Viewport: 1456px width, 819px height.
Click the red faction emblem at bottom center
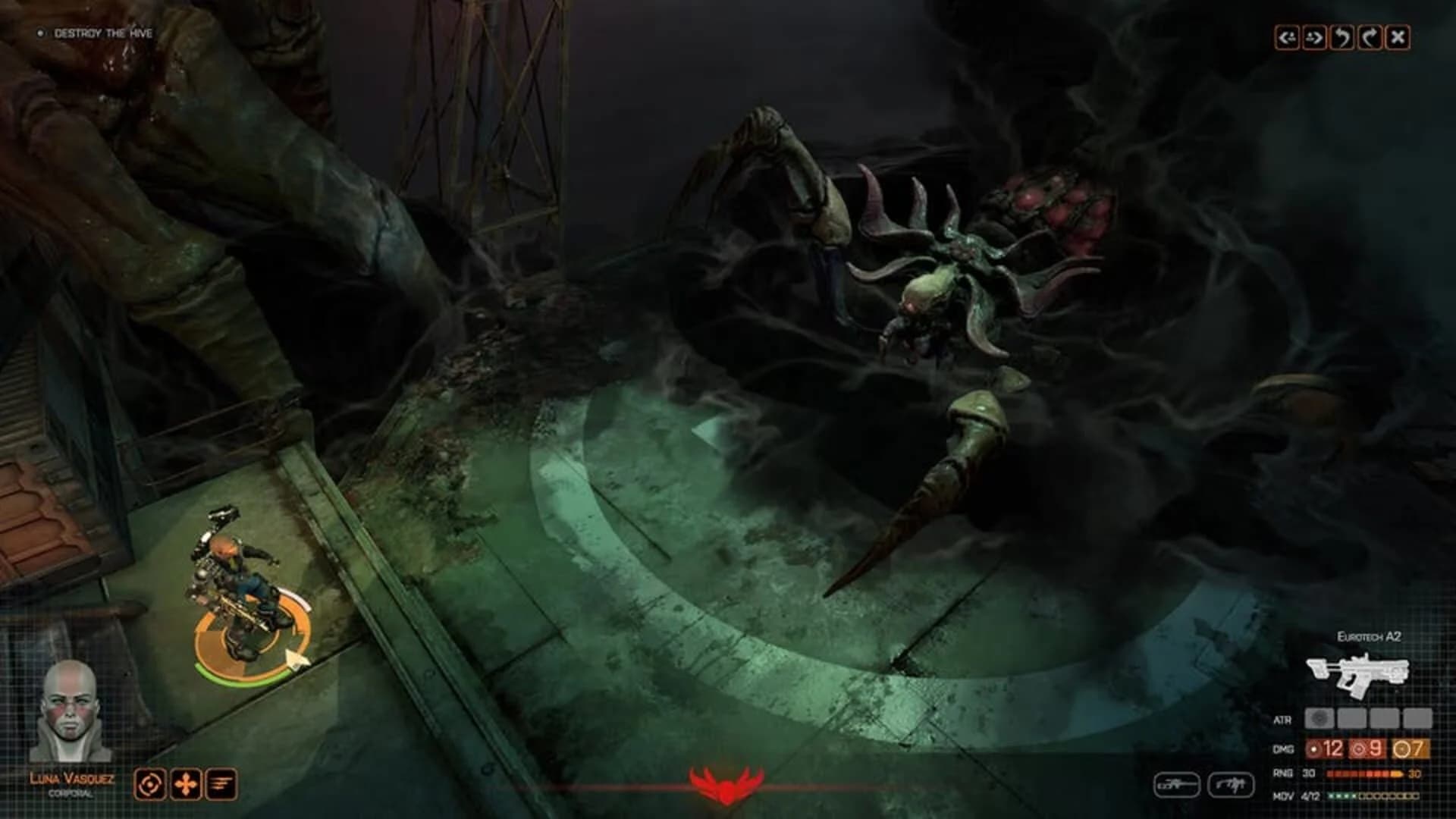[726, 785]
